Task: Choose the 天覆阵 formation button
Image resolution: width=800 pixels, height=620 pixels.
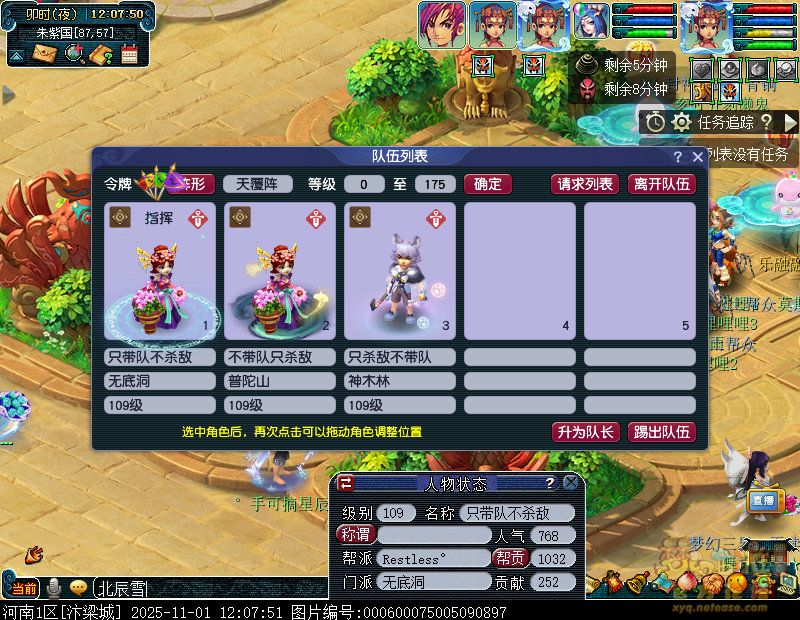Action: pyautogui.click(x=257, y=184)
